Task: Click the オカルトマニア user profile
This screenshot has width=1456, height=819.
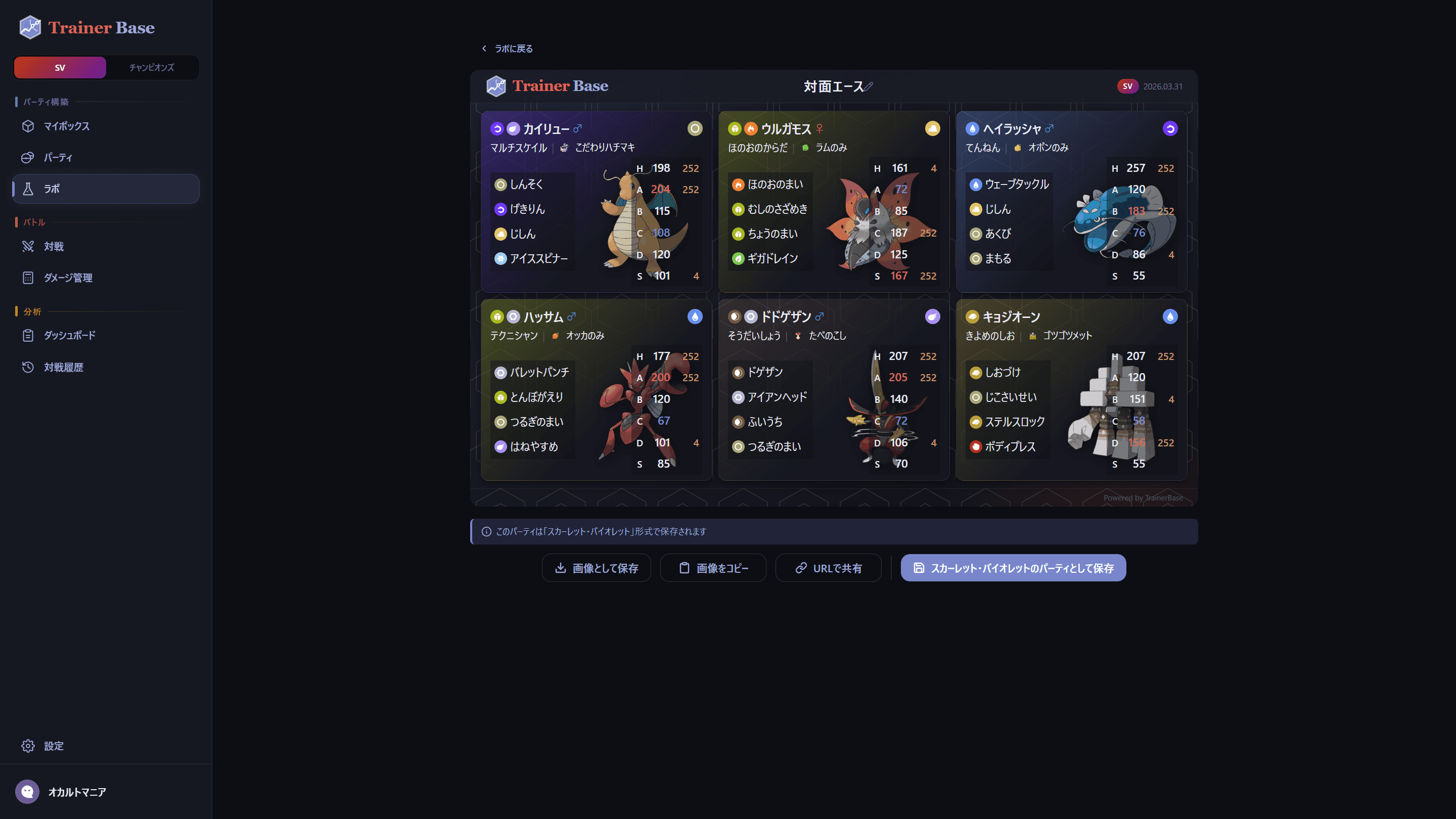Action: point(77,792)
